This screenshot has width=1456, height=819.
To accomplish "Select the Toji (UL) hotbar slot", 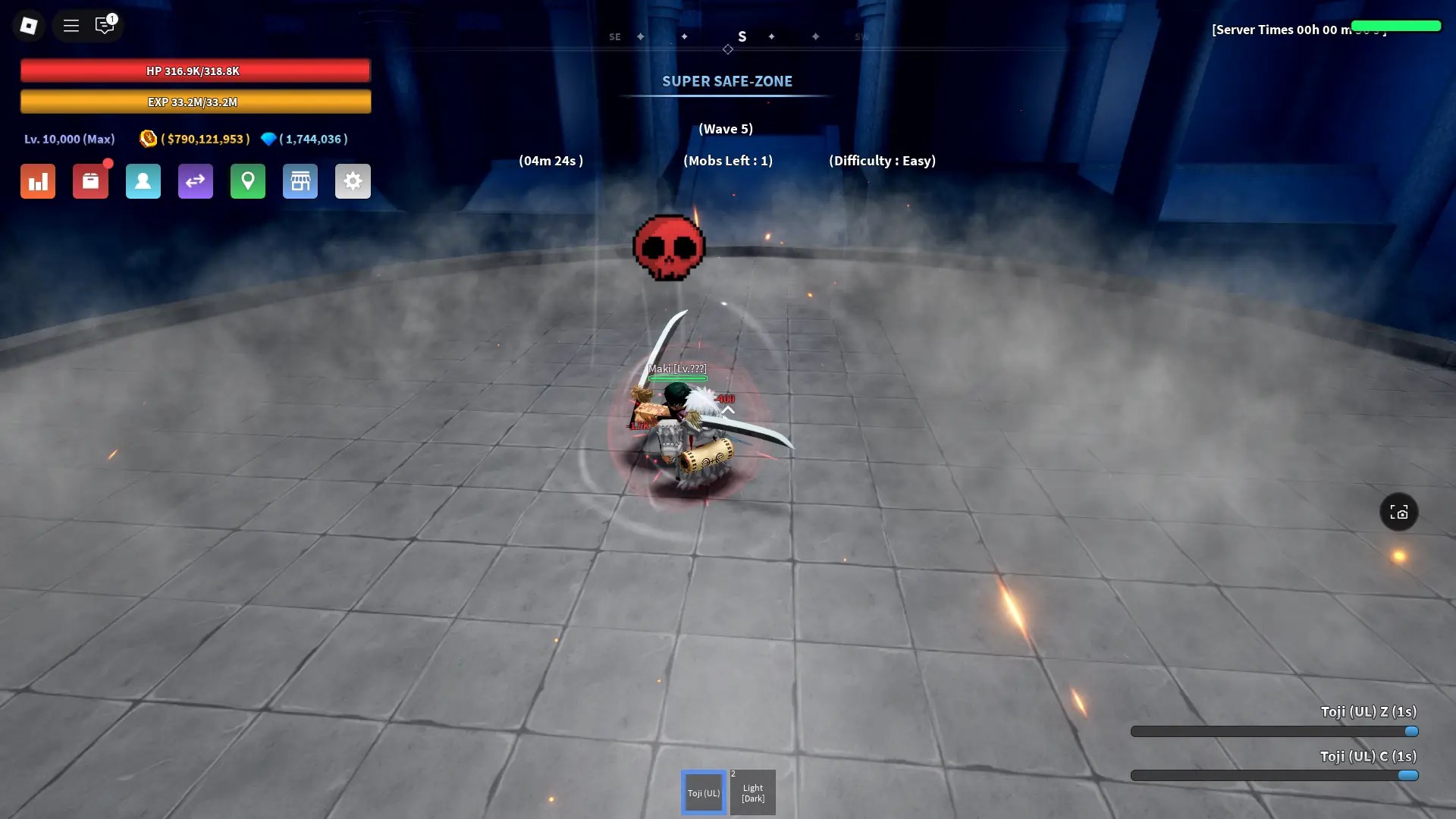I will pyautogui.click(x=703, y=792).
